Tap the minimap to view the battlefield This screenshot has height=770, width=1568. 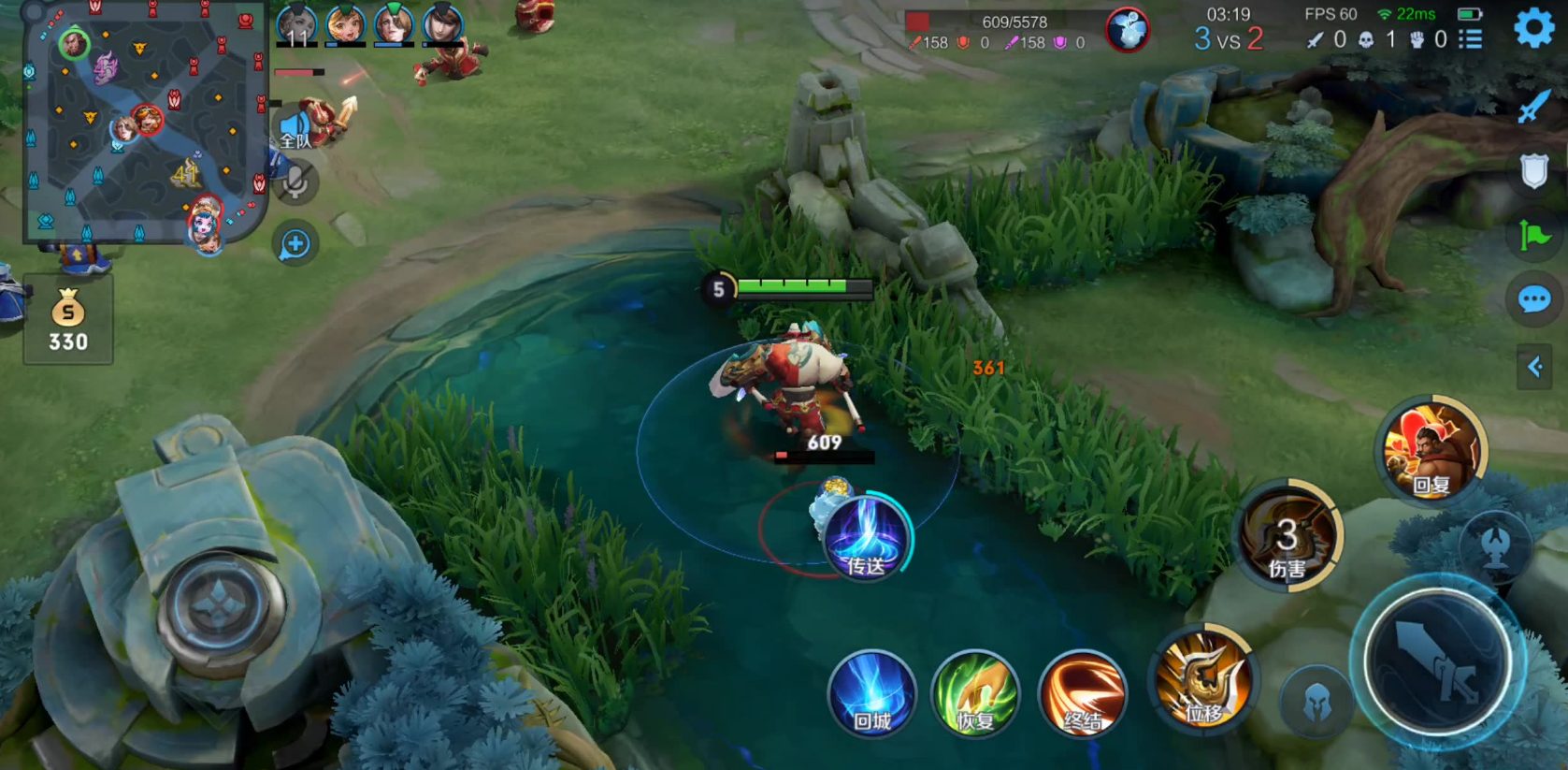145,122
